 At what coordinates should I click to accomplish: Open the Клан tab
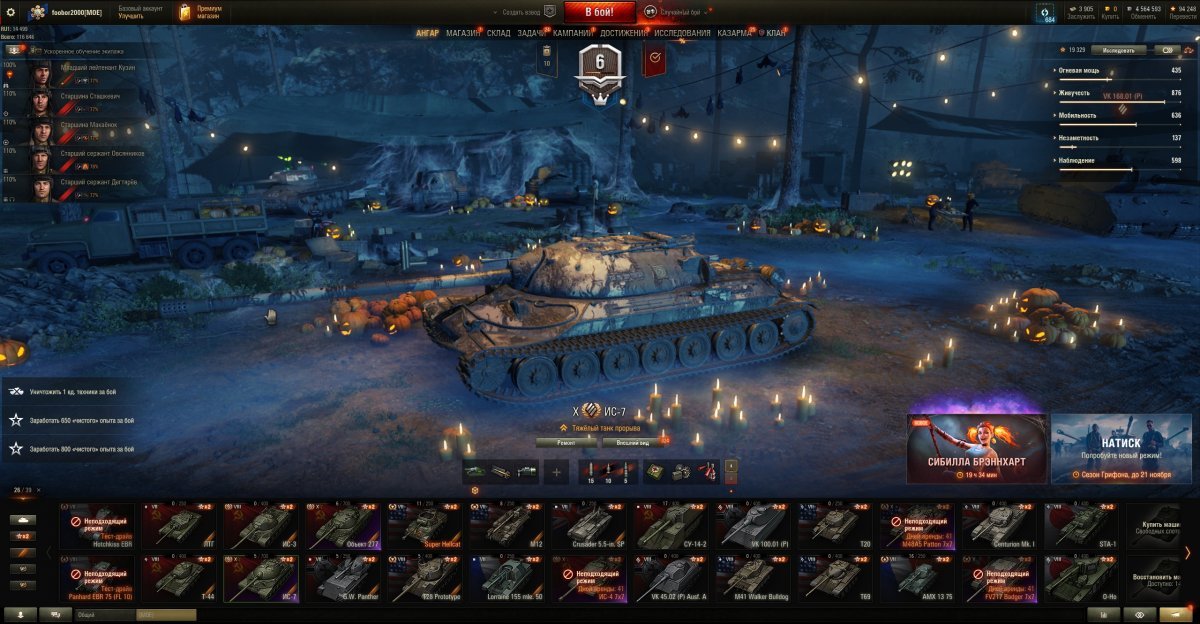(775, 33)
